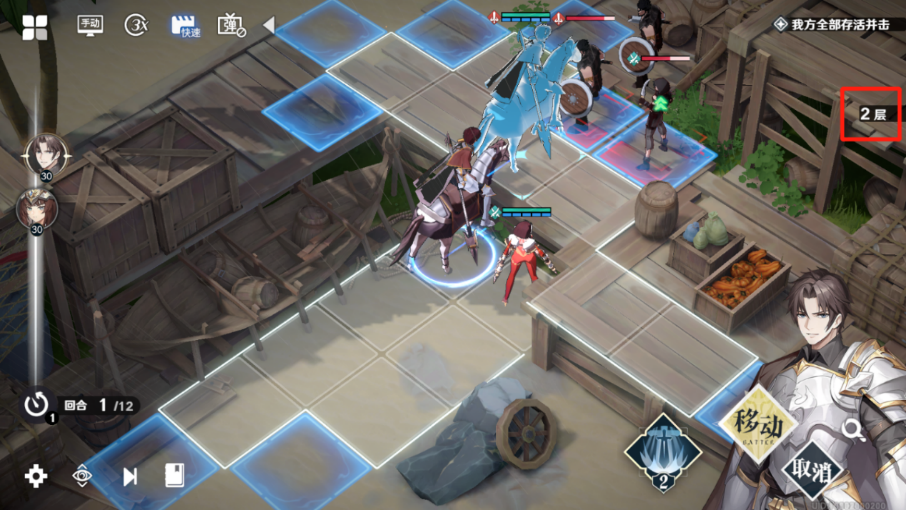Change the 3x battle speed setting
906x510 pixels.
point(136,25)
